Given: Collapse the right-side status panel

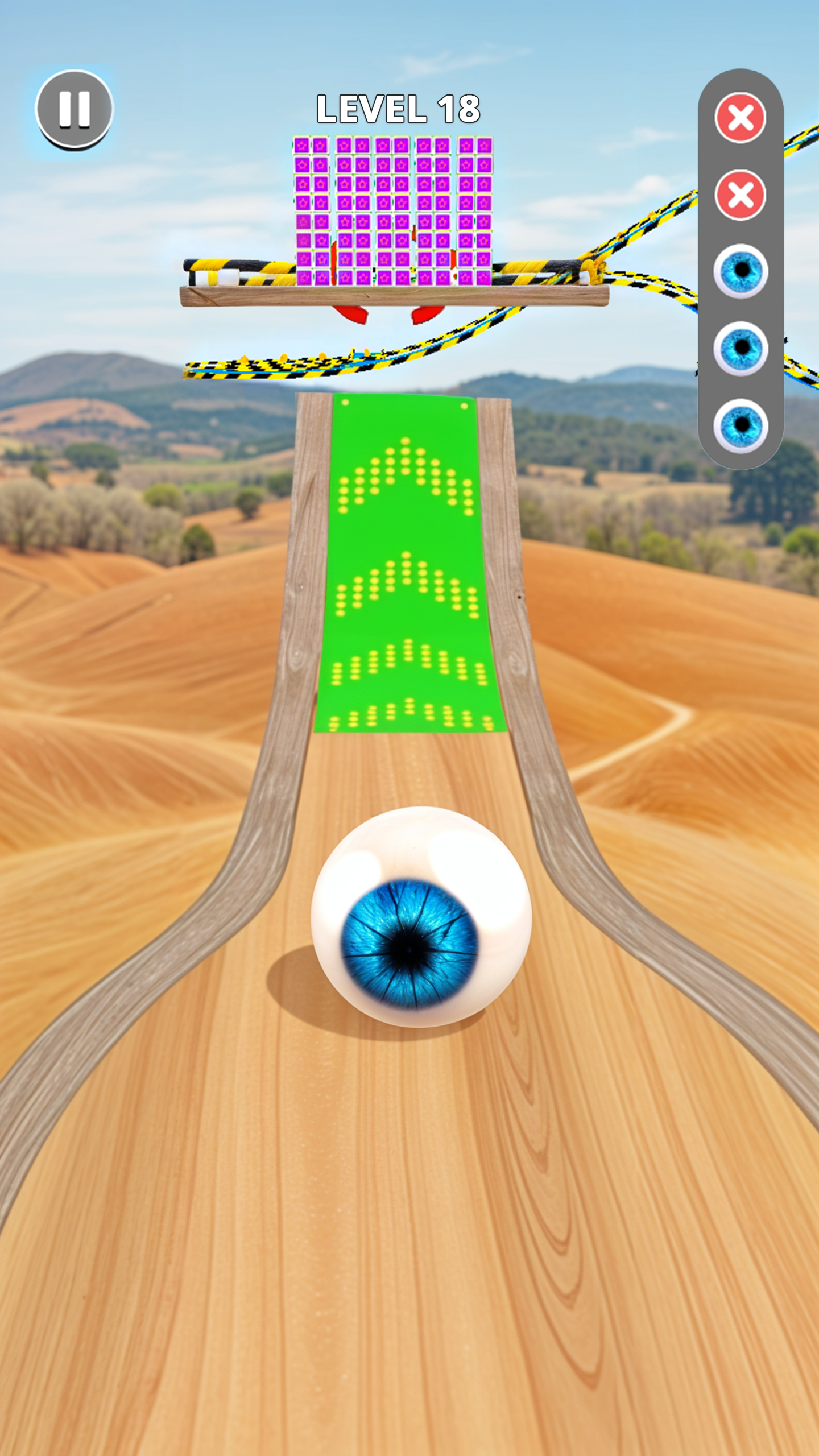Looking at the screenshot, I should (x=741, y=267).
